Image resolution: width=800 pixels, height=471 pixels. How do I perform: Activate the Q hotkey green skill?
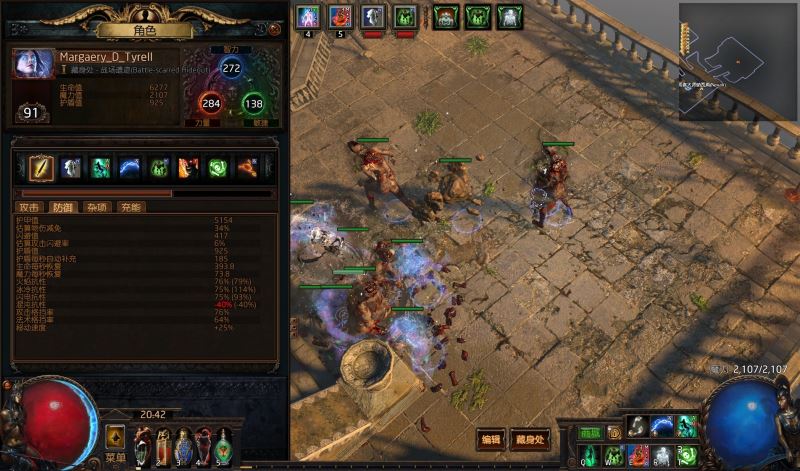[x=590, y=456]
